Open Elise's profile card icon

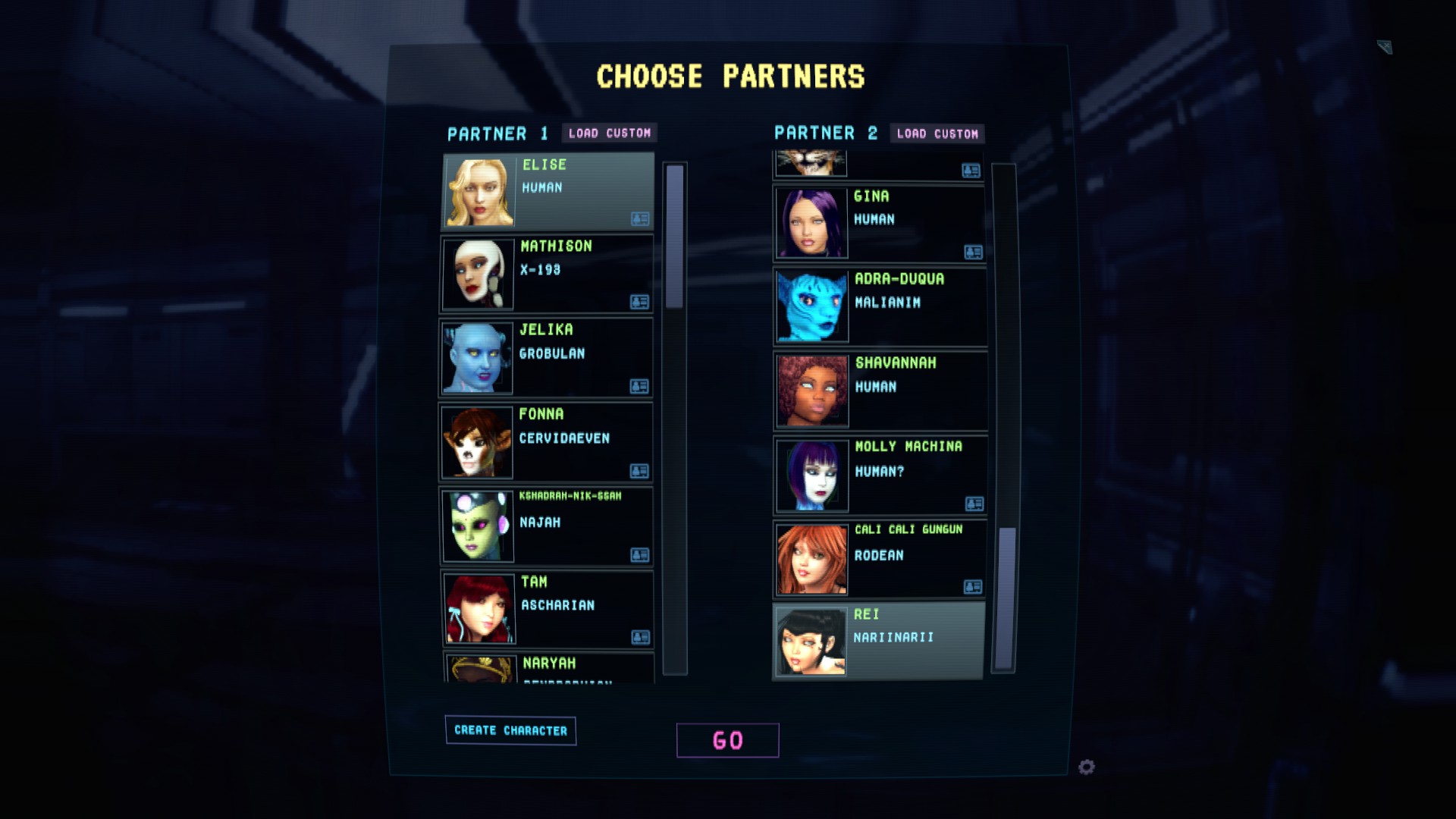(x=640, y=219)
